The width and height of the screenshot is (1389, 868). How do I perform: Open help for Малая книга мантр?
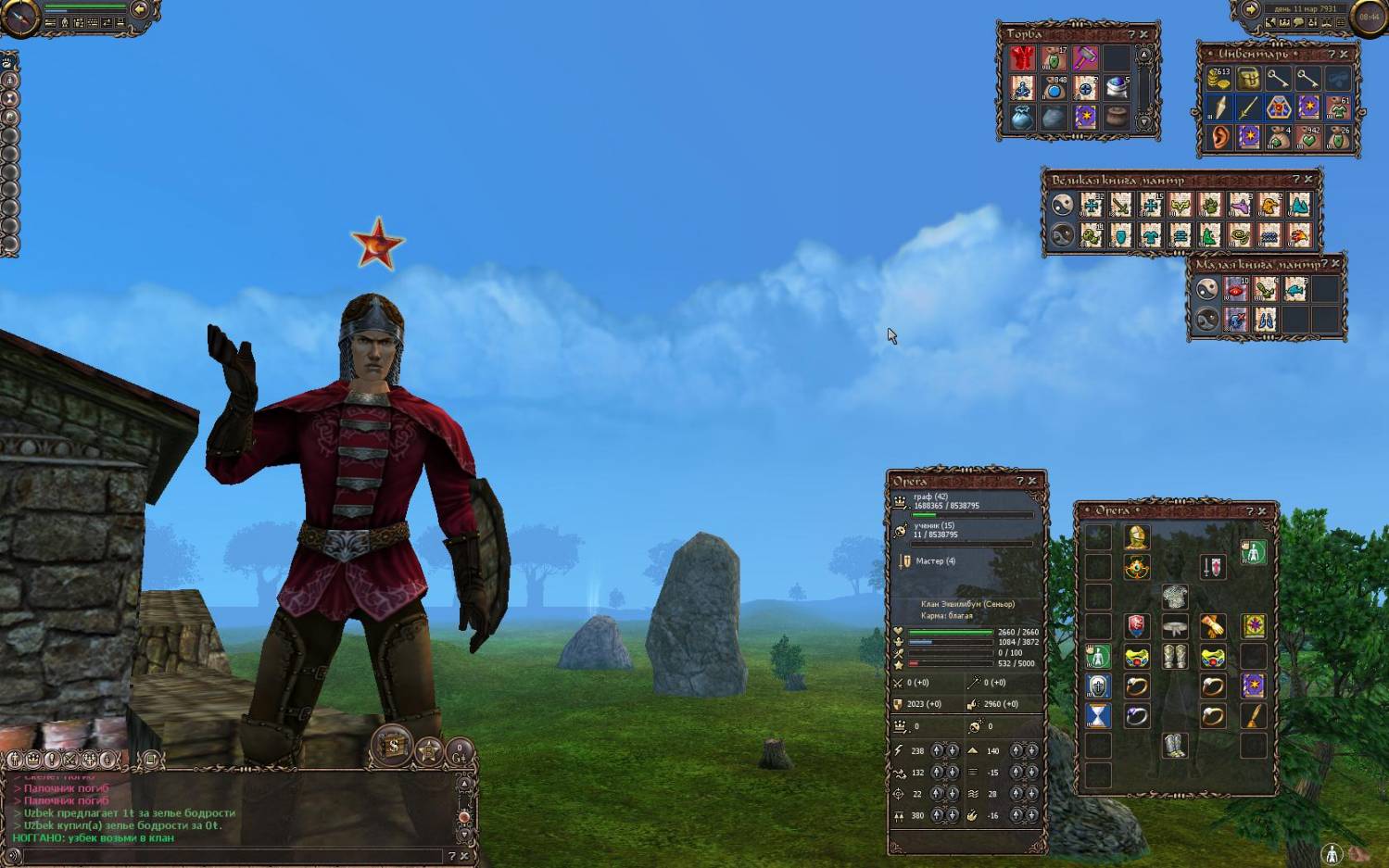(1323, 265)
